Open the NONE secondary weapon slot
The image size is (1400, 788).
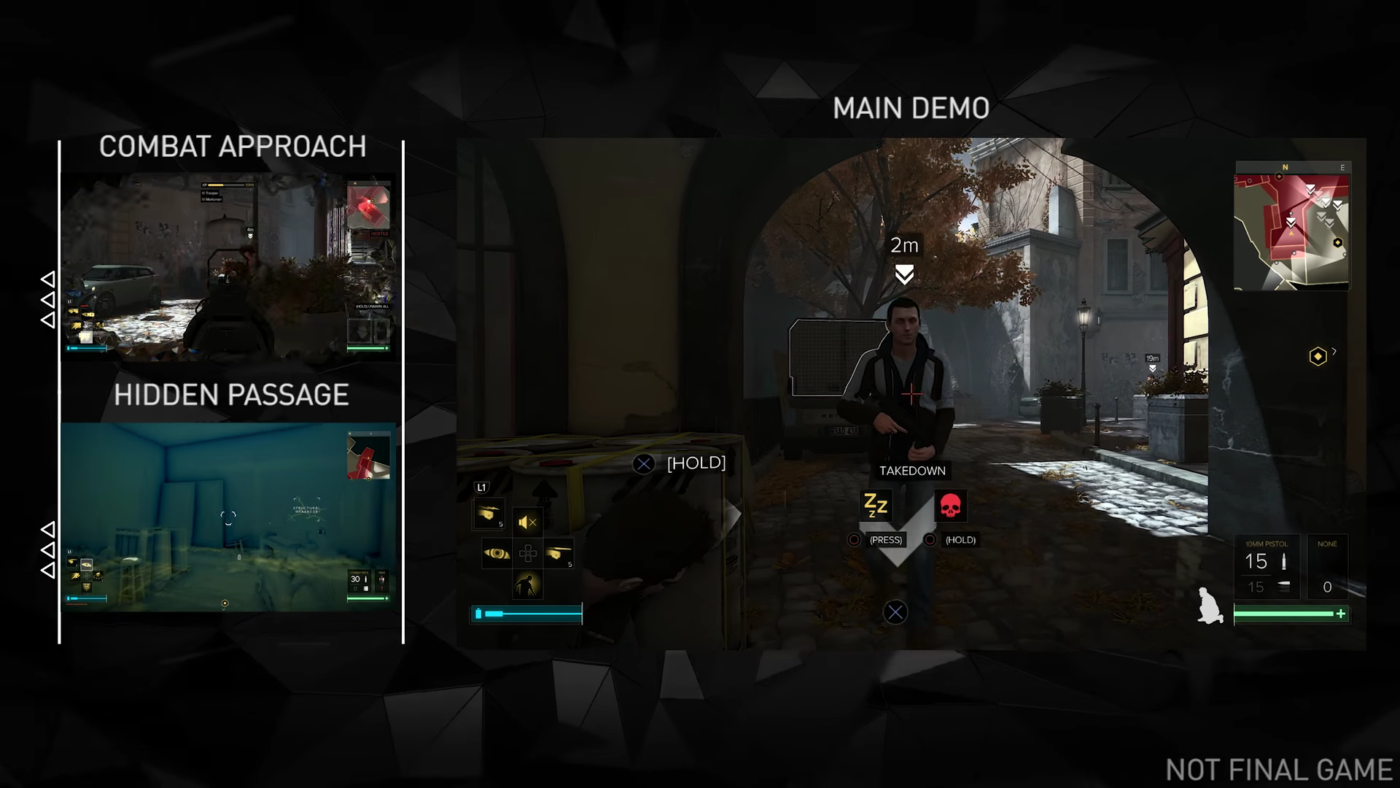pos(1327,565)
